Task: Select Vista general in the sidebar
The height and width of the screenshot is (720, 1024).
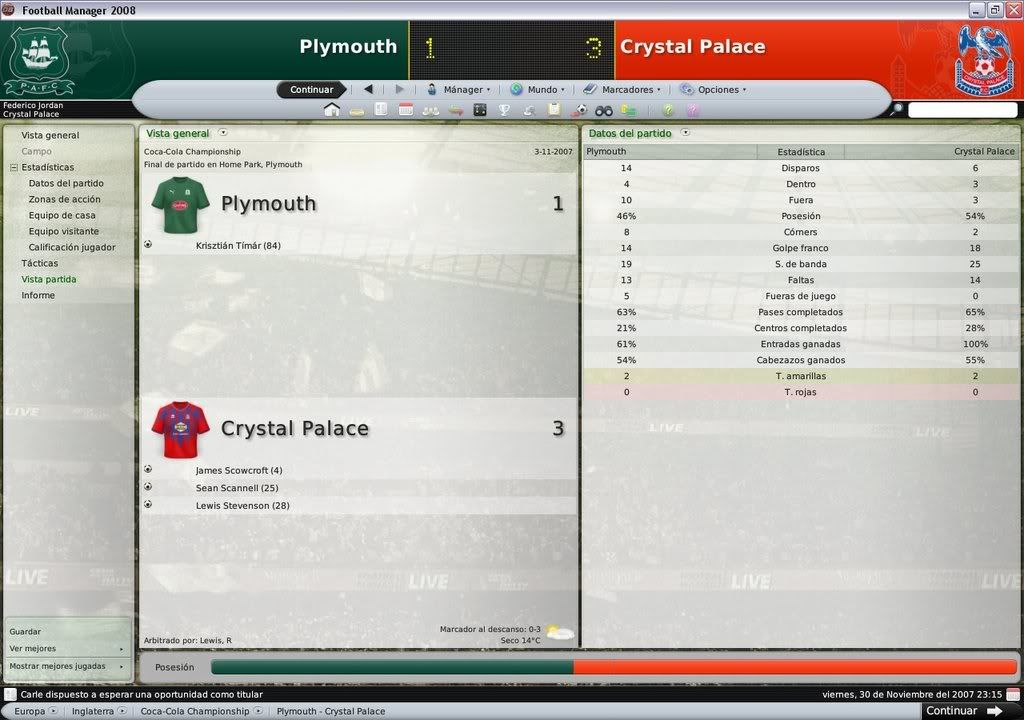Action: (50, 135)
